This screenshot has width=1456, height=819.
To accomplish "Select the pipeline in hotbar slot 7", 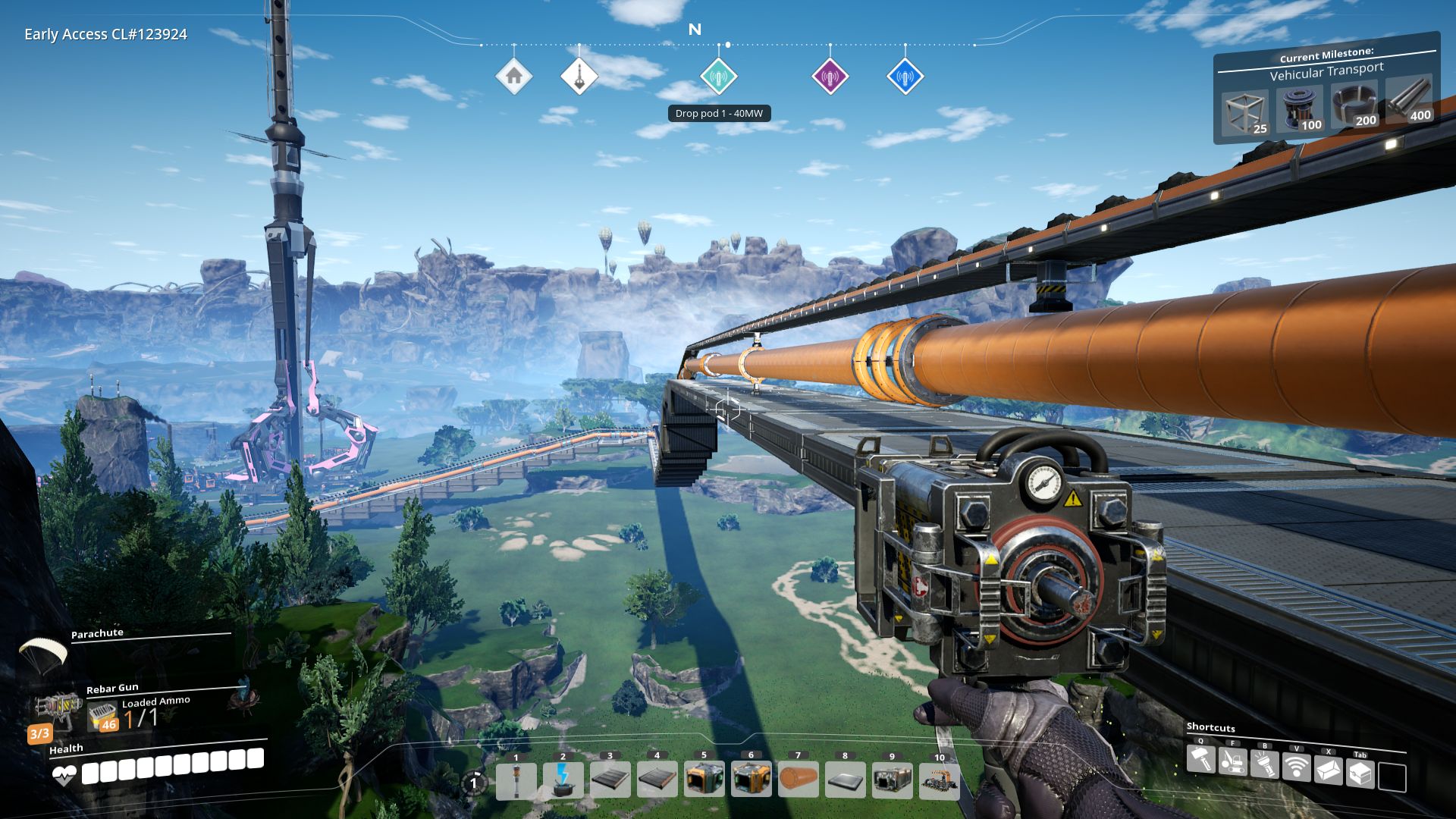I will pos(799,779).
